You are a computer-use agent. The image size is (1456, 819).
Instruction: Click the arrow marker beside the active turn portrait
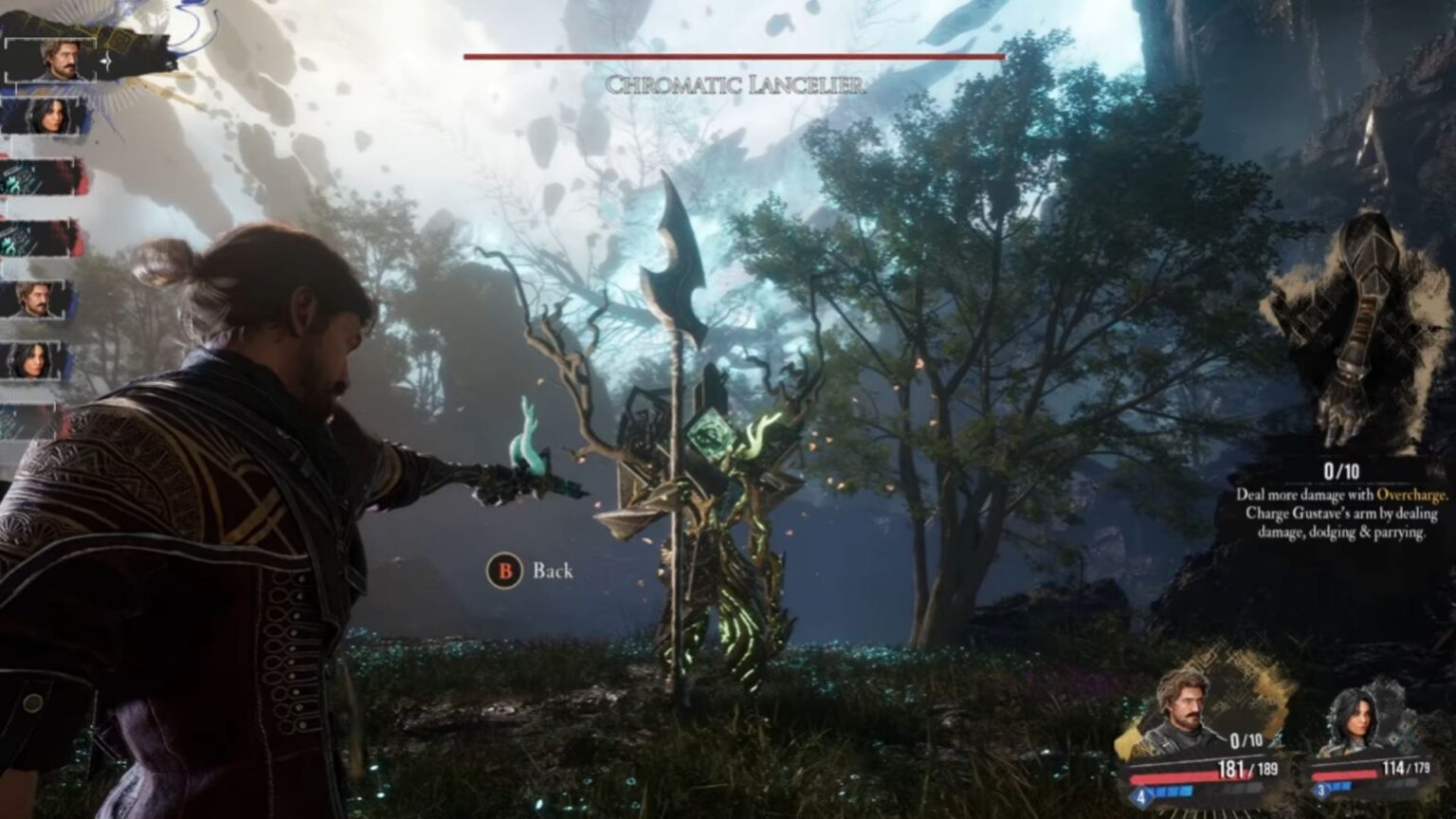(106, 59)
